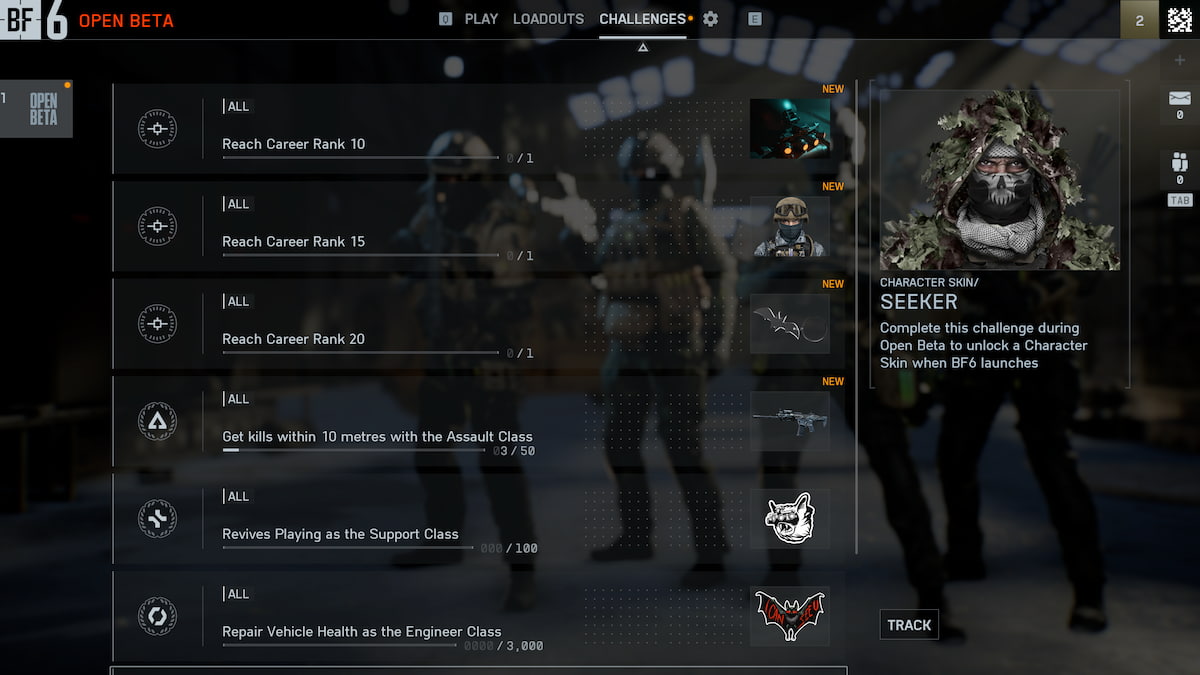Viewport: 1200px width, 675px height.
Task: Click the pig sticker reward thumbnail
Action: click(790, 519)
